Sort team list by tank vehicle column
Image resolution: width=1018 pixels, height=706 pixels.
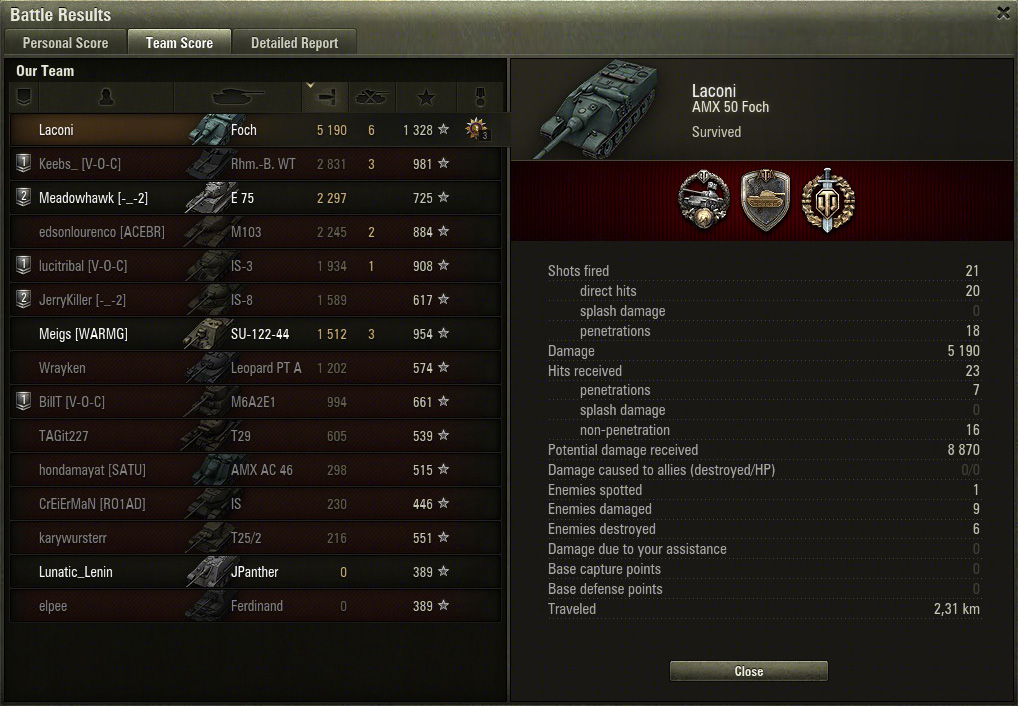pyautogui.click(x=238, y=97)
